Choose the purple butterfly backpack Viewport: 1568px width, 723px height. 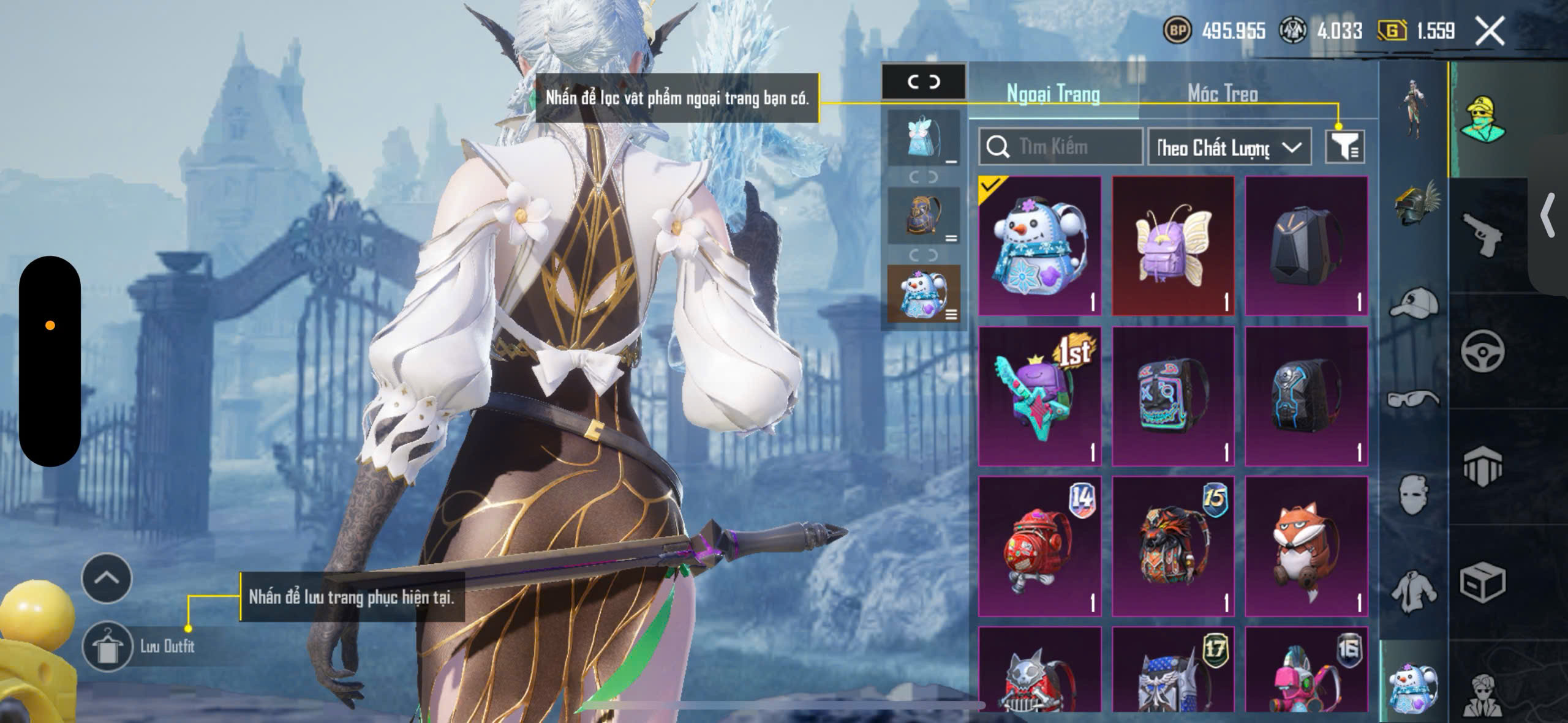tap(1173, 246)
